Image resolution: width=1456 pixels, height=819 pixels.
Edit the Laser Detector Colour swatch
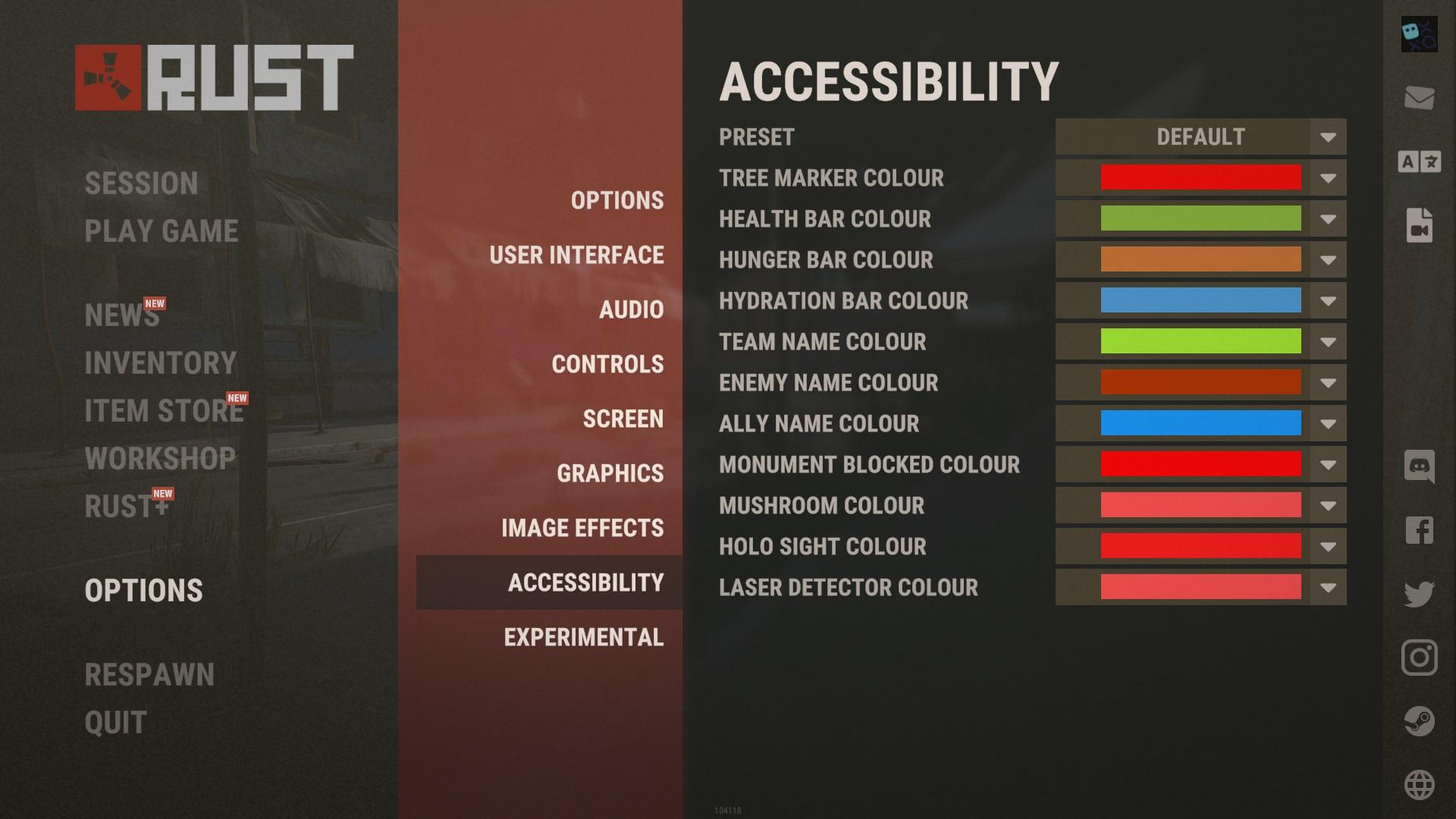click(x=1200, y=588)
